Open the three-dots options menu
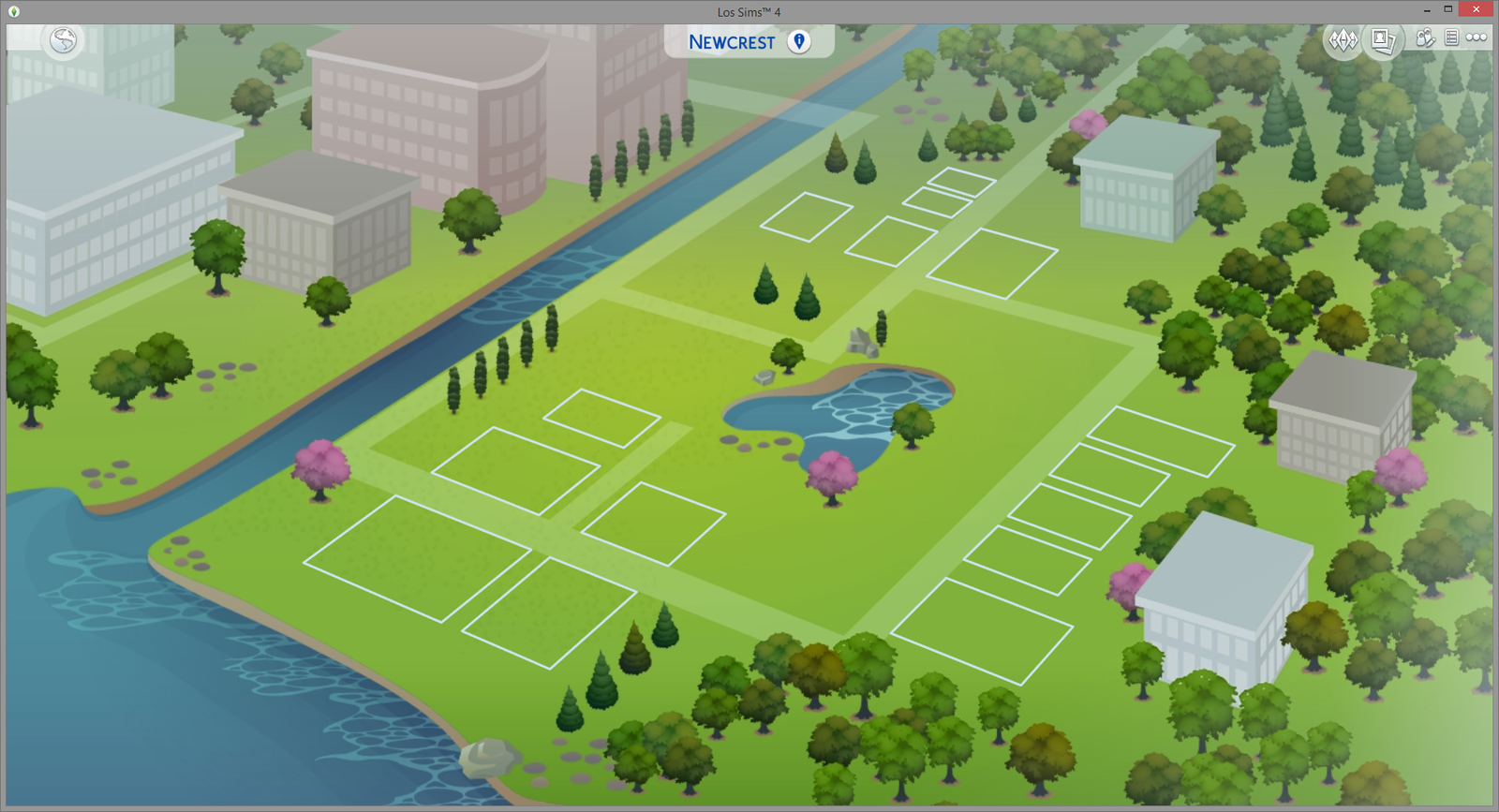This screenshot has height=812, width=1499. (x=1477, y=37)
